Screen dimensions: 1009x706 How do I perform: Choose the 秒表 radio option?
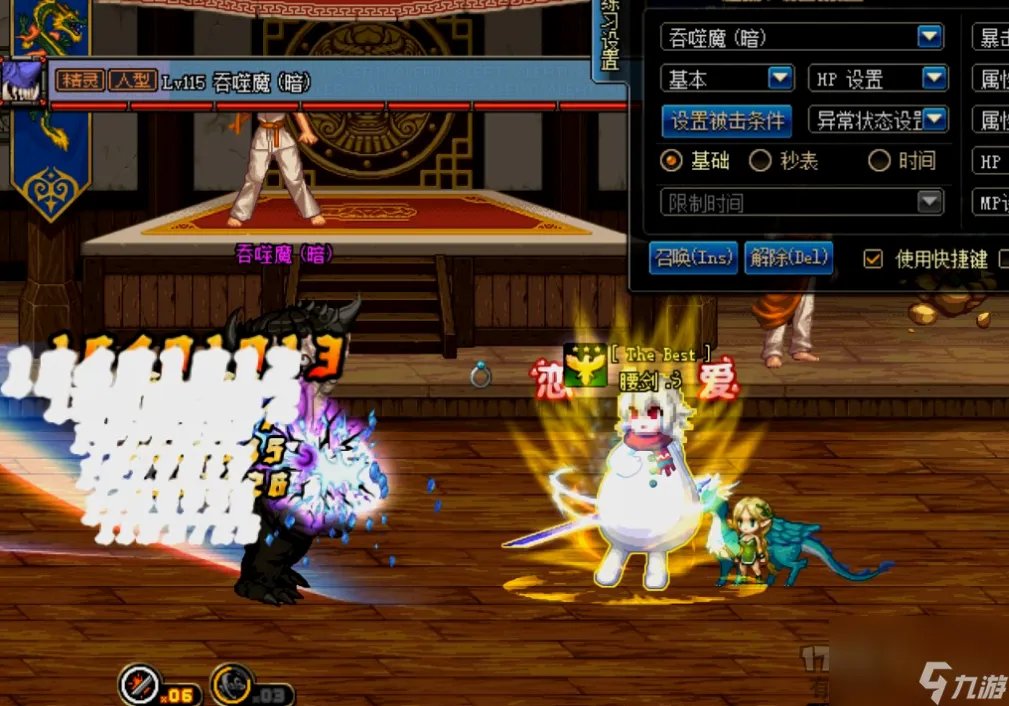[761, 160]
